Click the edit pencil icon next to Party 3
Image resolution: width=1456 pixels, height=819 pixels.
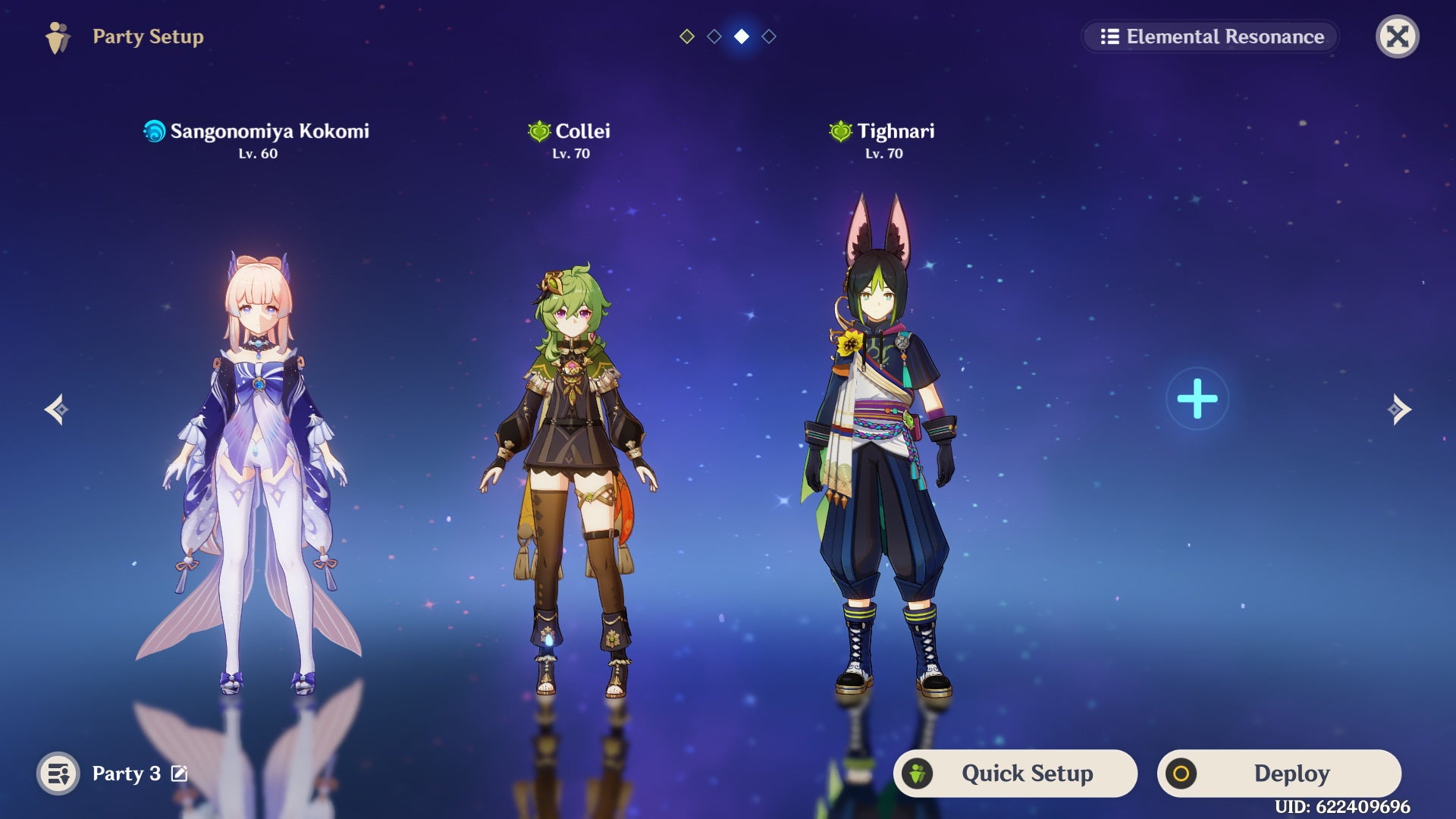pyautogui.click(x=178, y=774)
